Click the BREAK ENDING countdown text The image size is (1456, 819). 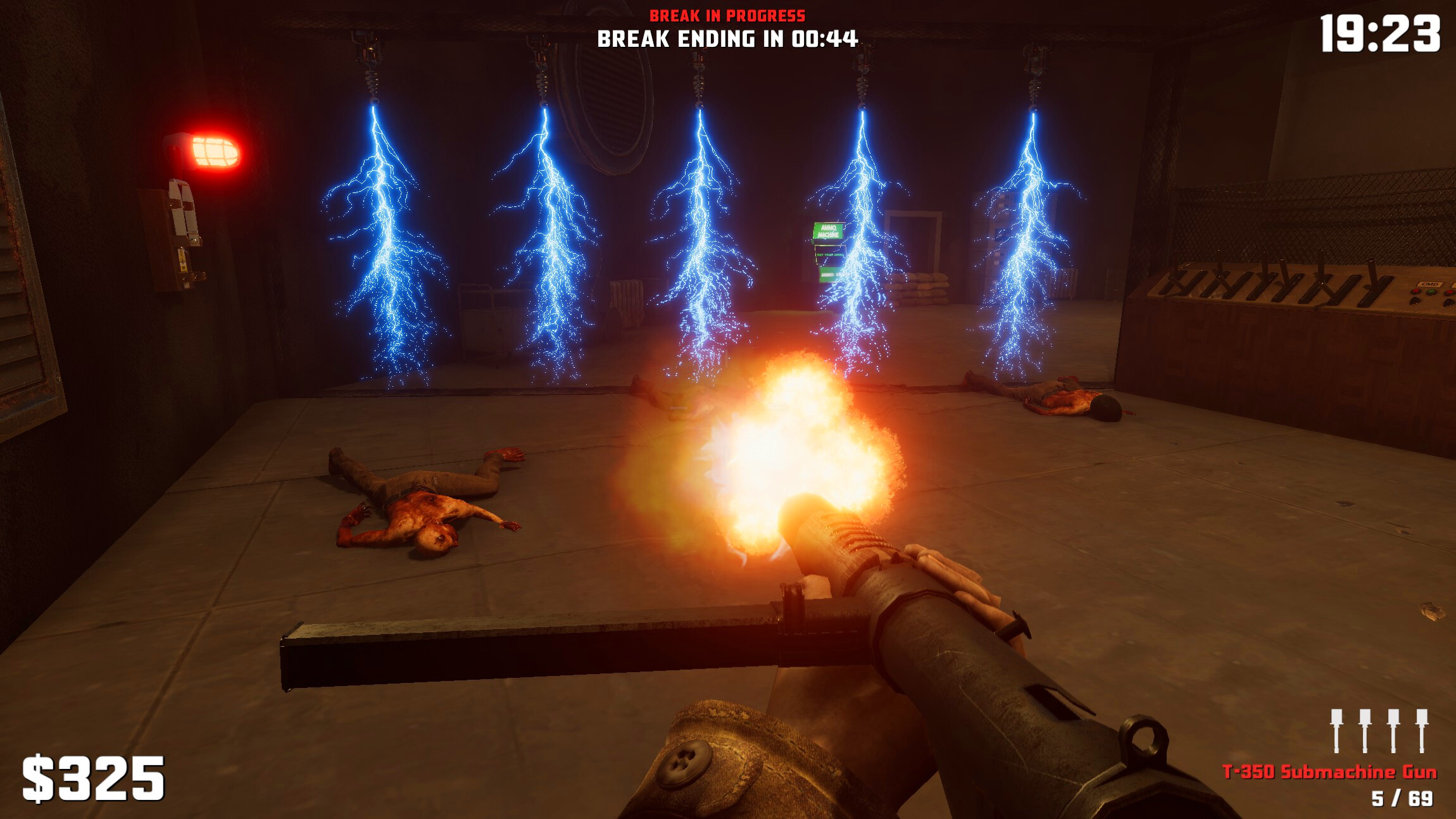click(x=727, y=39)
